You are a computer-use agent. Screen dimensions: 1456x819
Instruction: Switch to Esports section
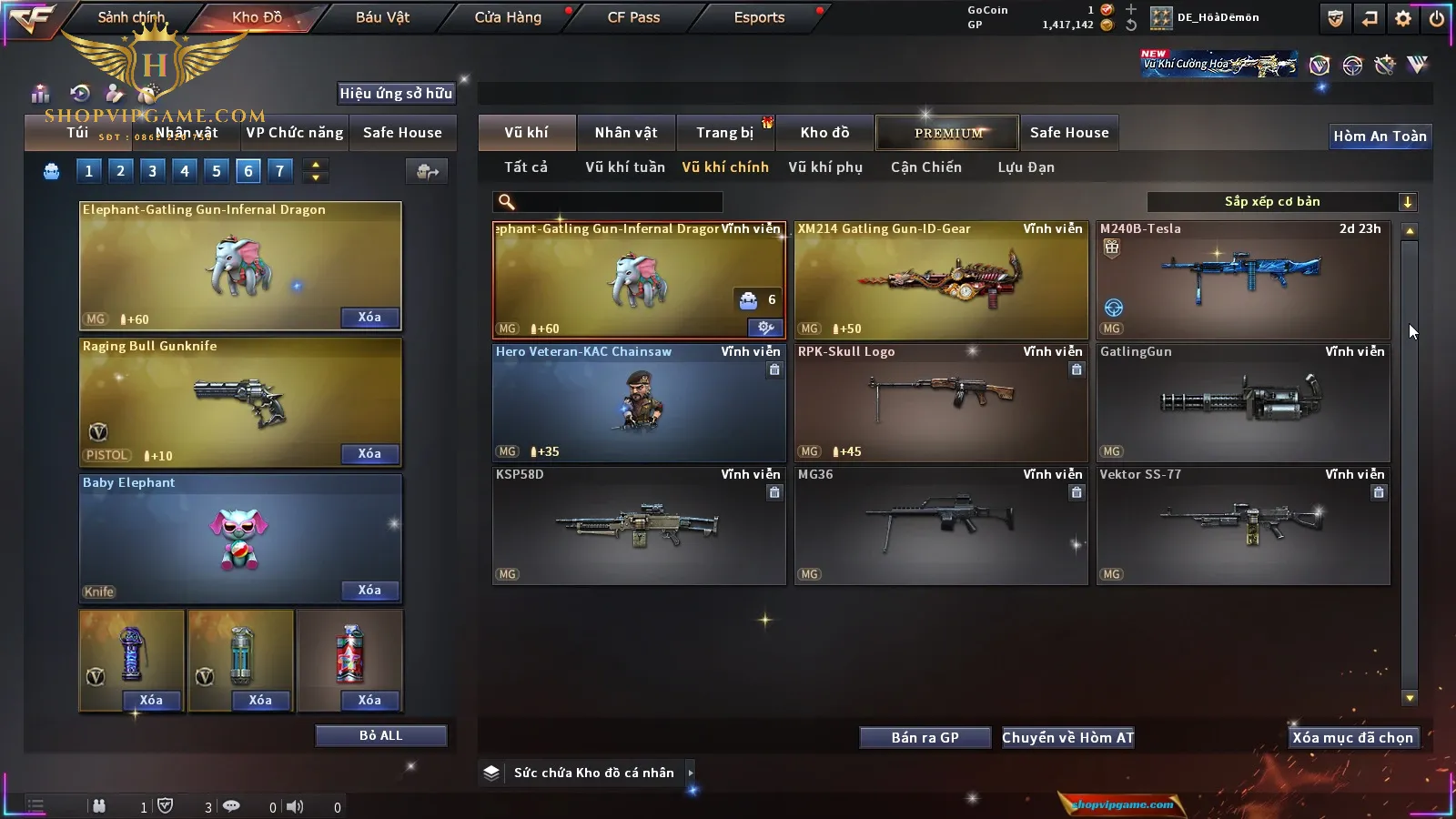759,17
